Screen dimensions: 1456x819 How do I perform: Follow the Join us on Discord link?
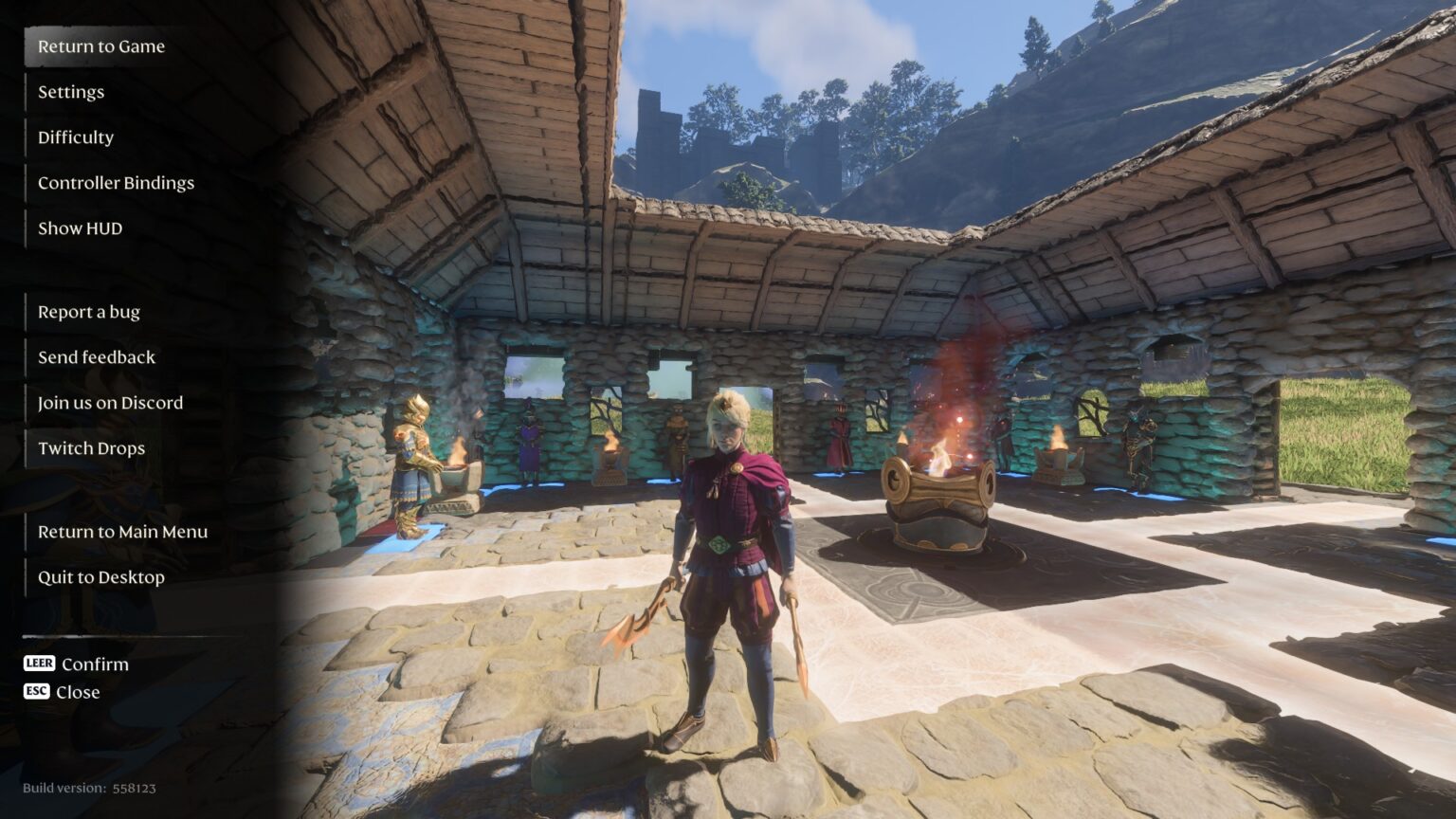110,403
